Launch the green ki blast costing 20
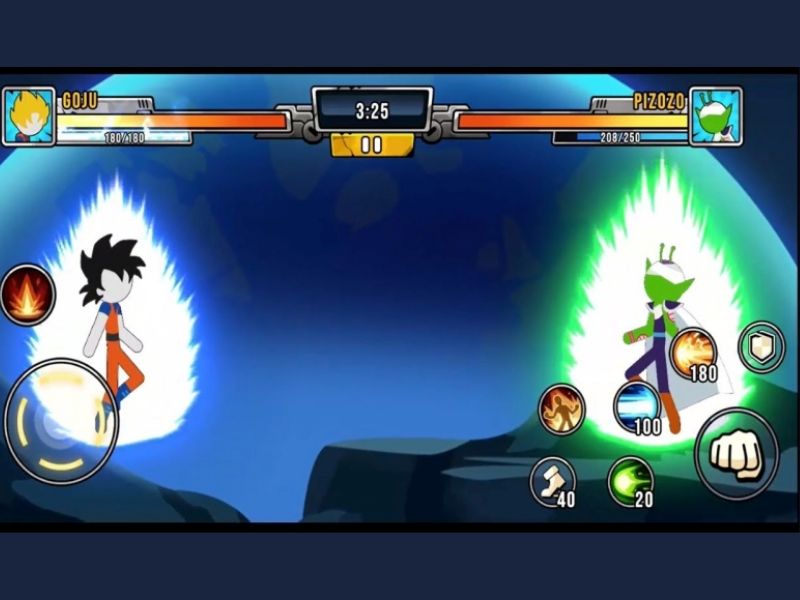This screenshot has height=600, width=800. point(630,481)
